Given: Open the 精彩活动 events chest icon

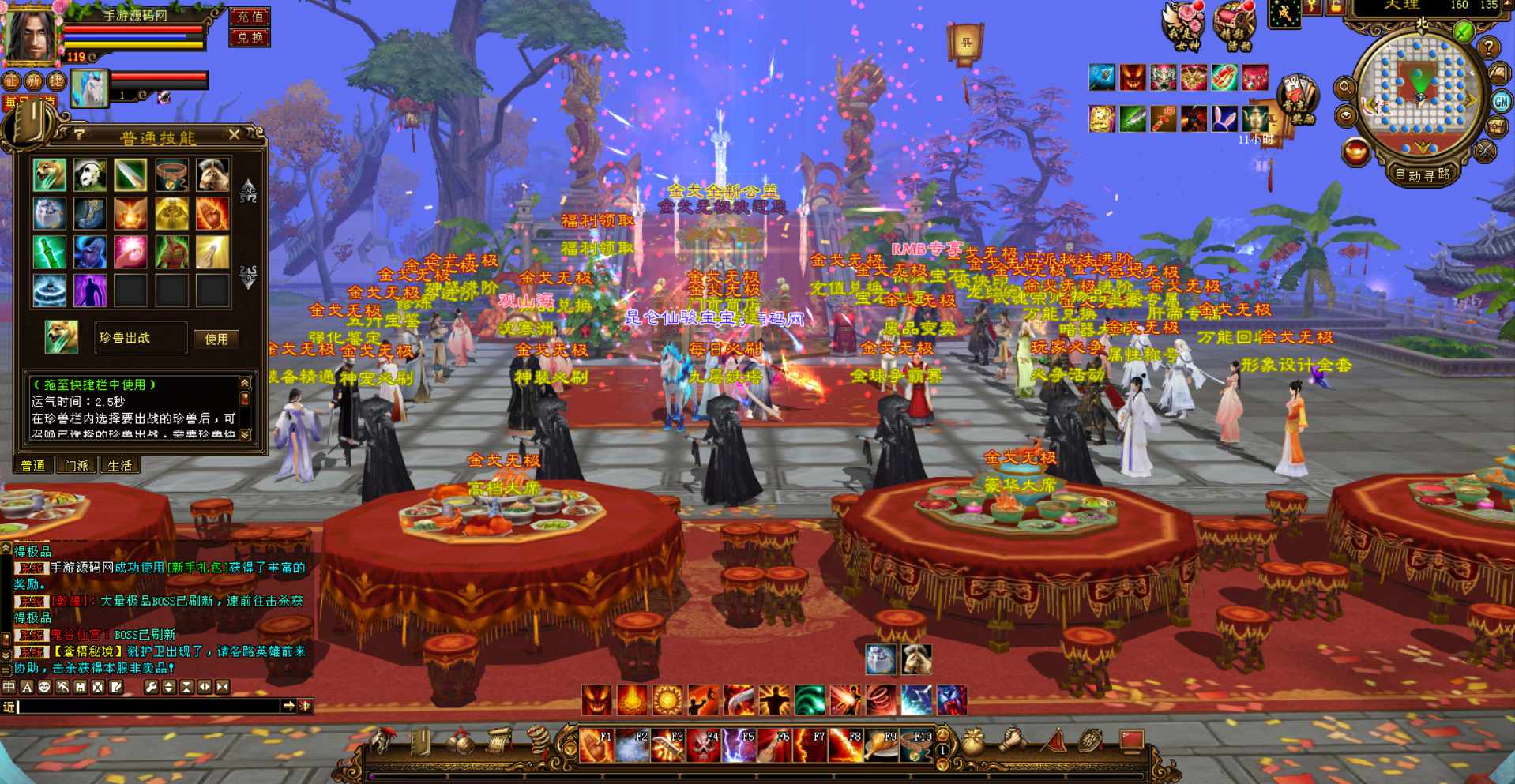Looking at the screenshot, I should pyautogui.click(x=1235, y=25).
